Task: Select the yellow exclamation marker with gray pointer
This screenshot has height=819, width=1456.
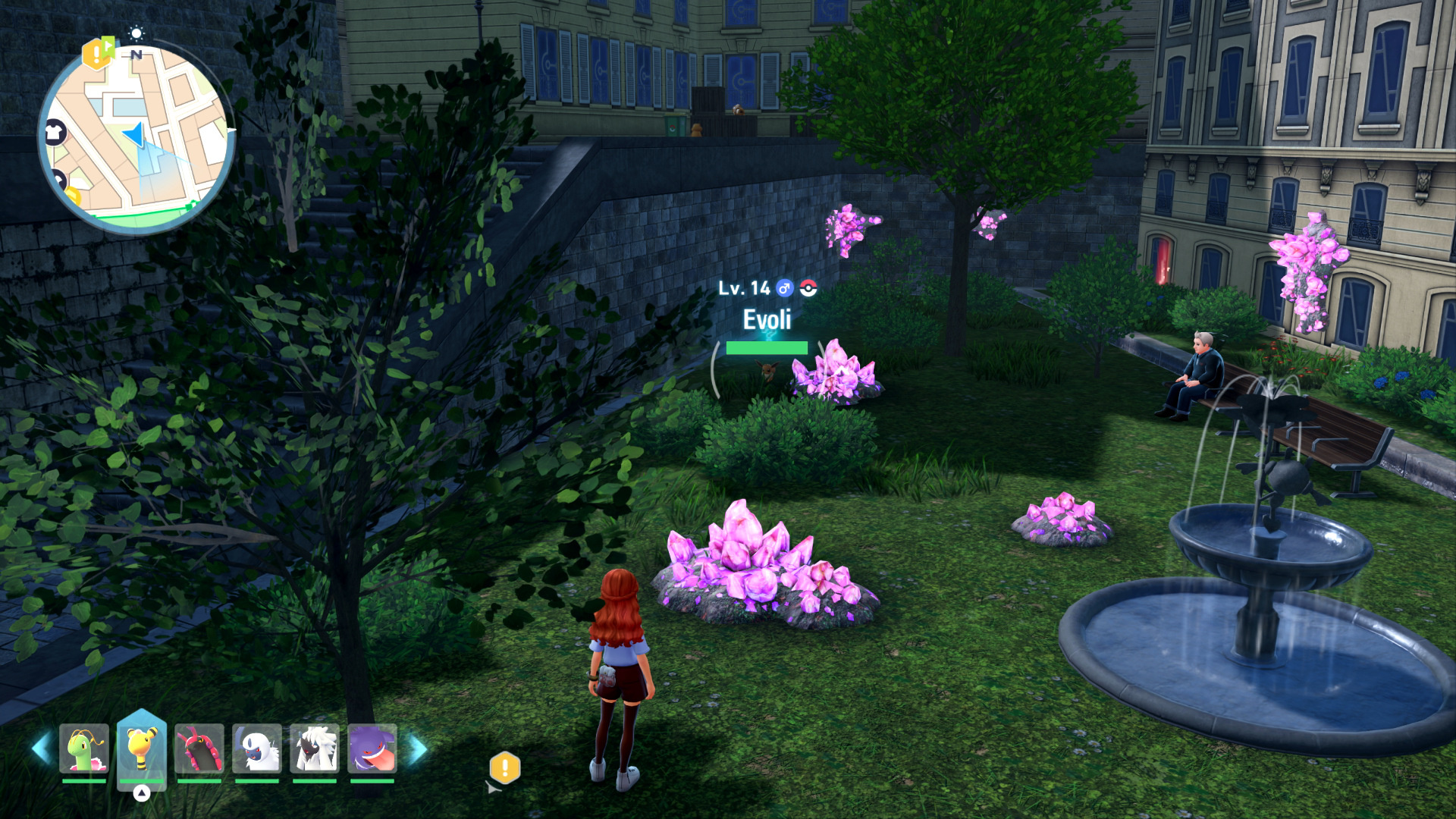Action: pyautogui.click(x=504, y=768)
